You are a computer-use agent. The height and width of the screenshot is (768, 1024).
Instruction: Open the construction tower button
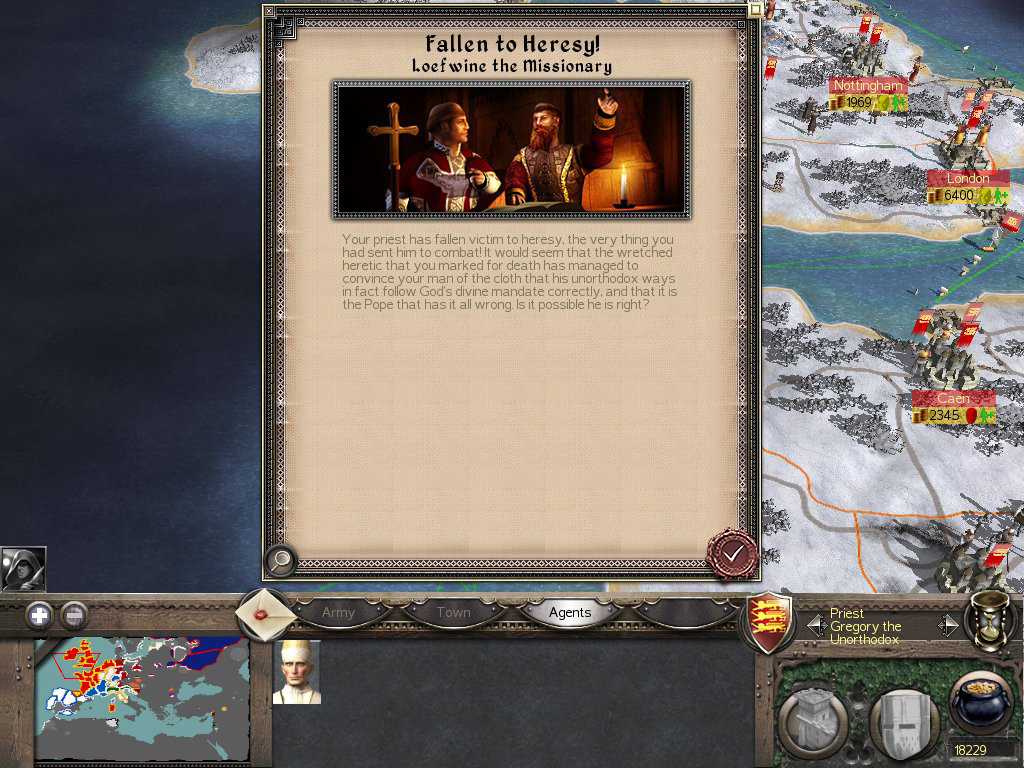pos(809,722)
